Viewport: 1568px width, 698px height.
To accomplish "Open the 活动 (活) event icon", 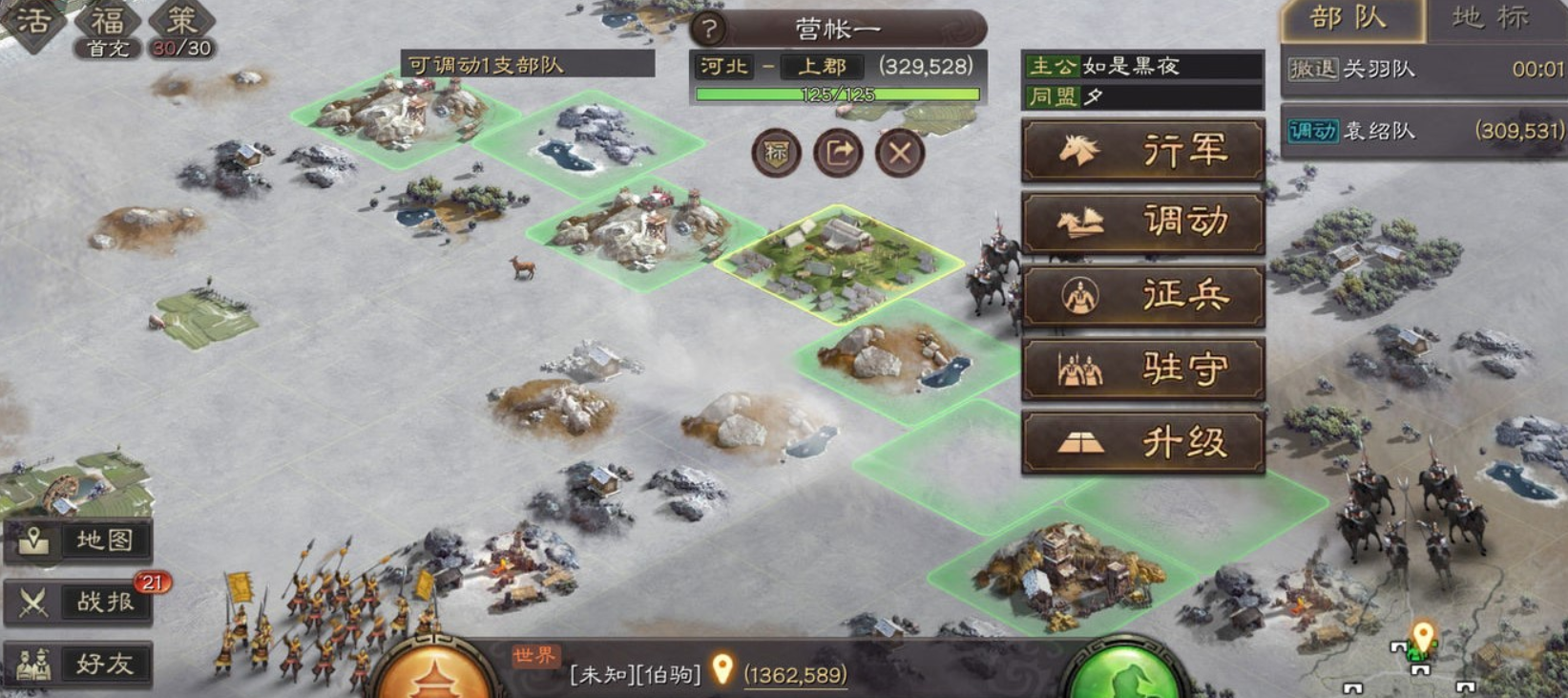I will point(34,22).
